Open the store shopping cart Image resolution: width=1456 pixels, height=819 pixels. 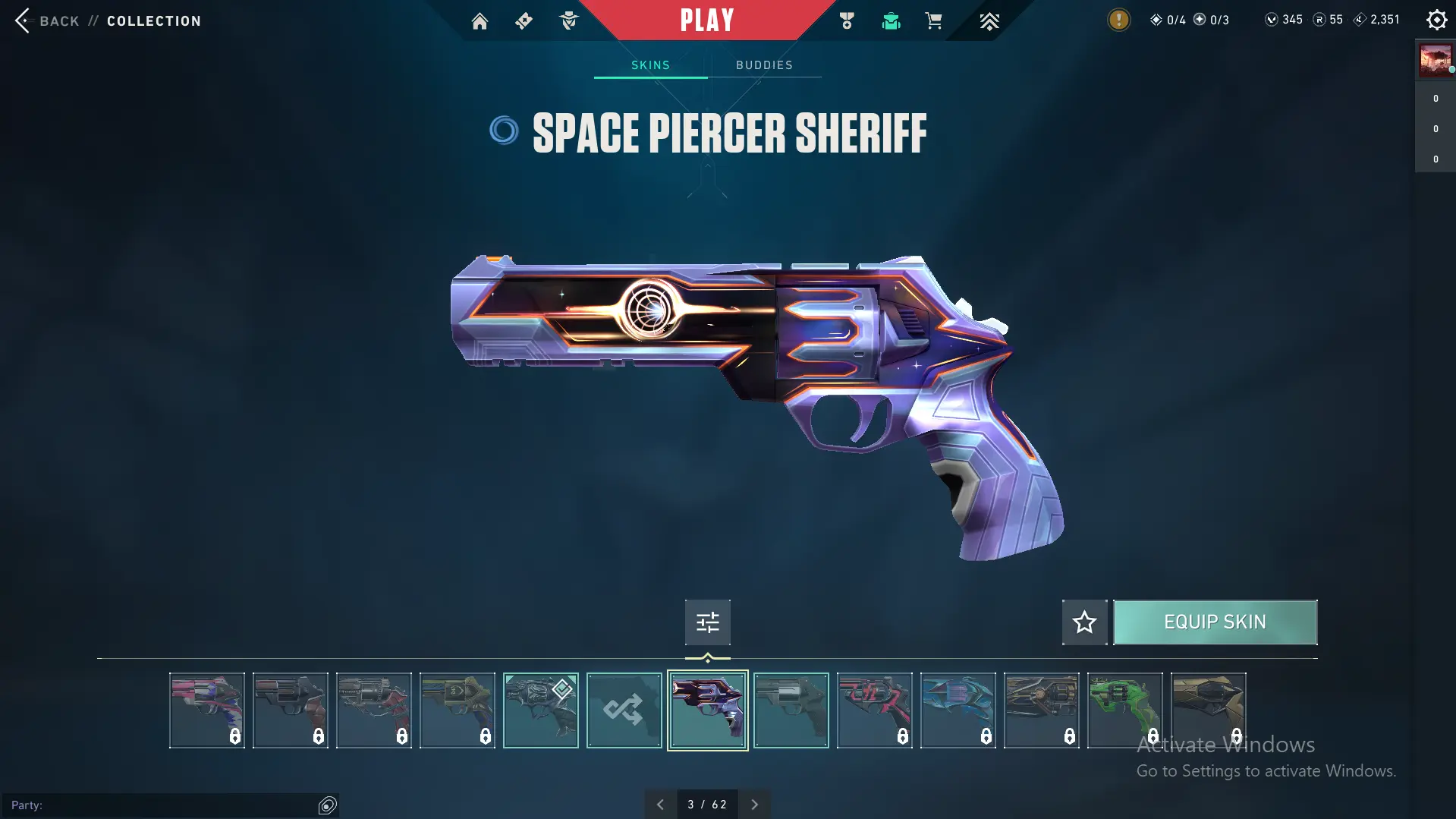[x=933, y=21]
